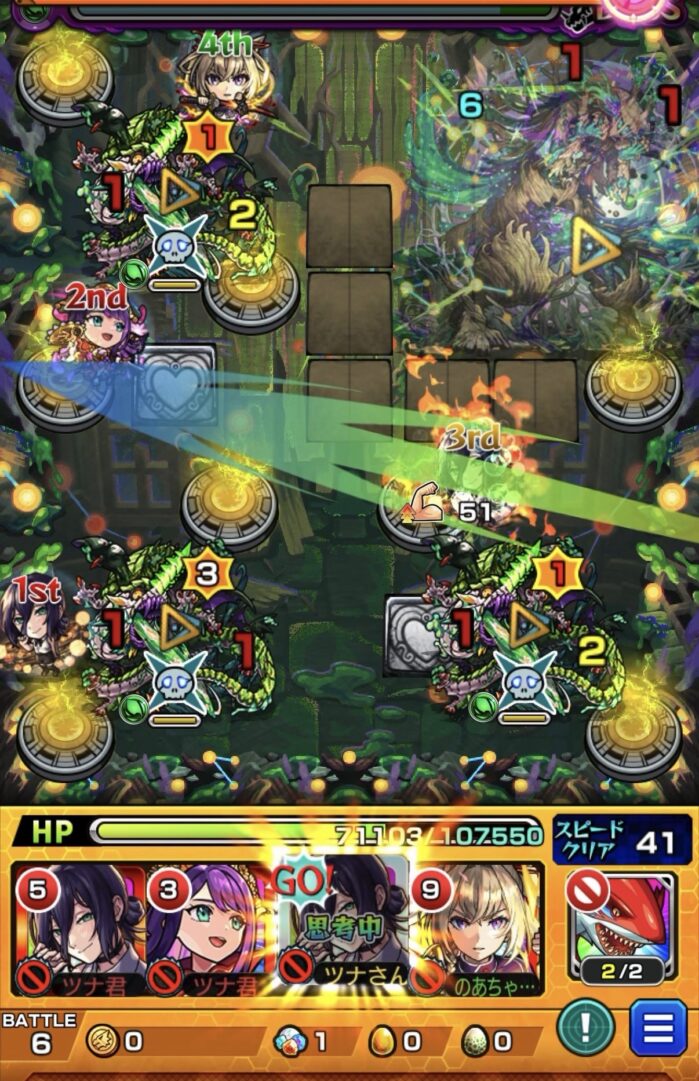The width and height of the screenshot is (699, 1081).
Task: Open the blue hamburger menu
Action: 658,1030
